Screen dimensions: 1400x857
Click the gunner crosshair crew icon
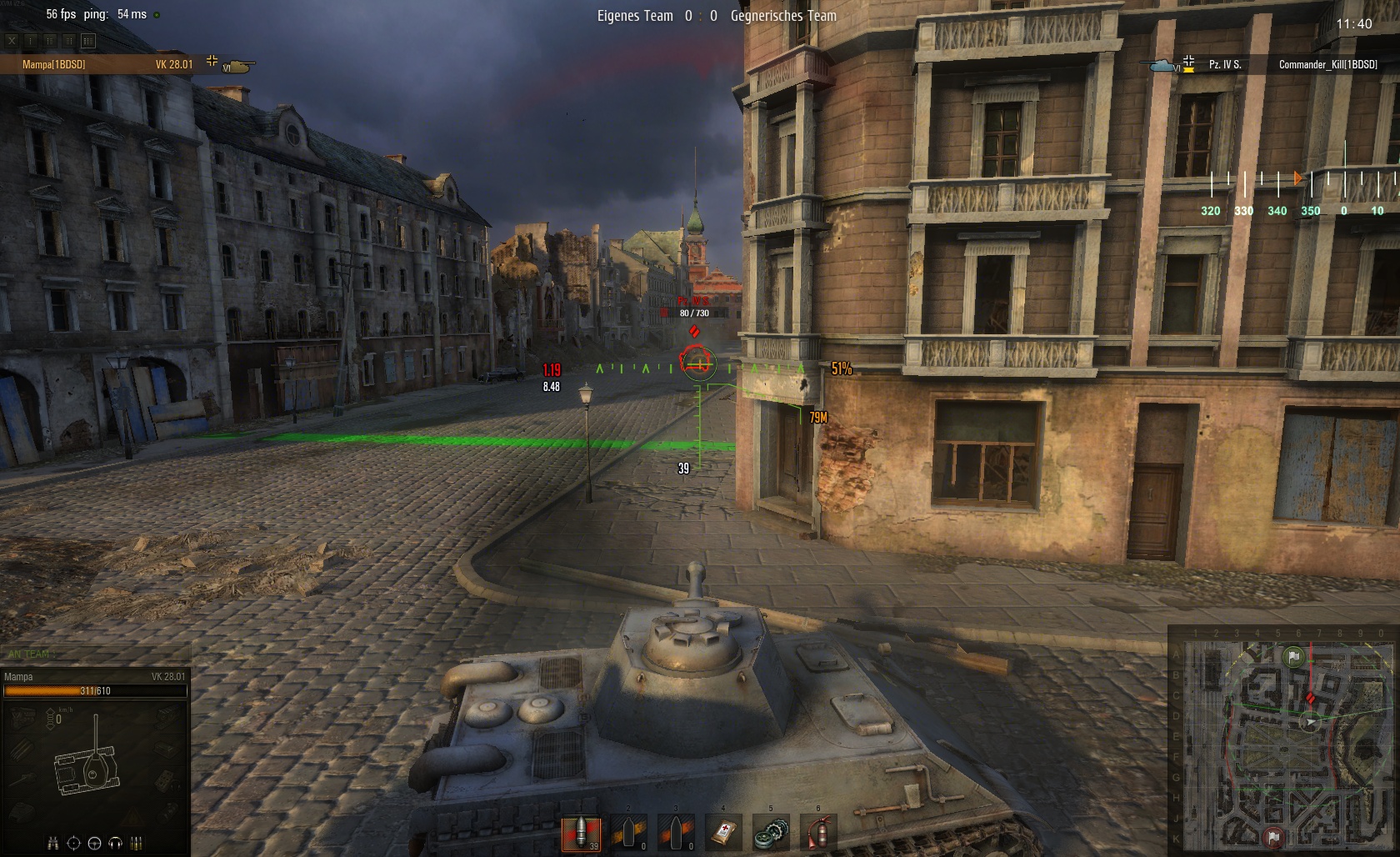pyautogui.click(x=74, y=842)
